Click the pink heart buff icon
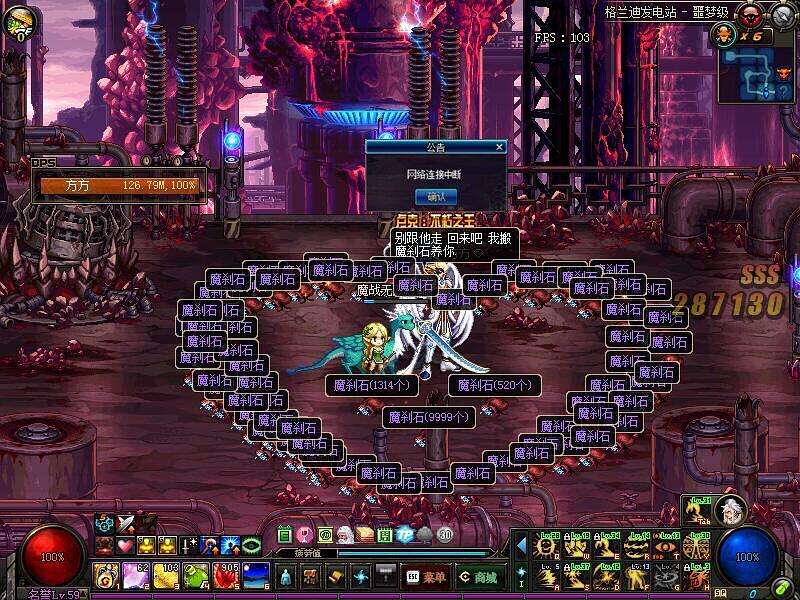The width and height of the screenshot is (800, 600). coord(125,546)
